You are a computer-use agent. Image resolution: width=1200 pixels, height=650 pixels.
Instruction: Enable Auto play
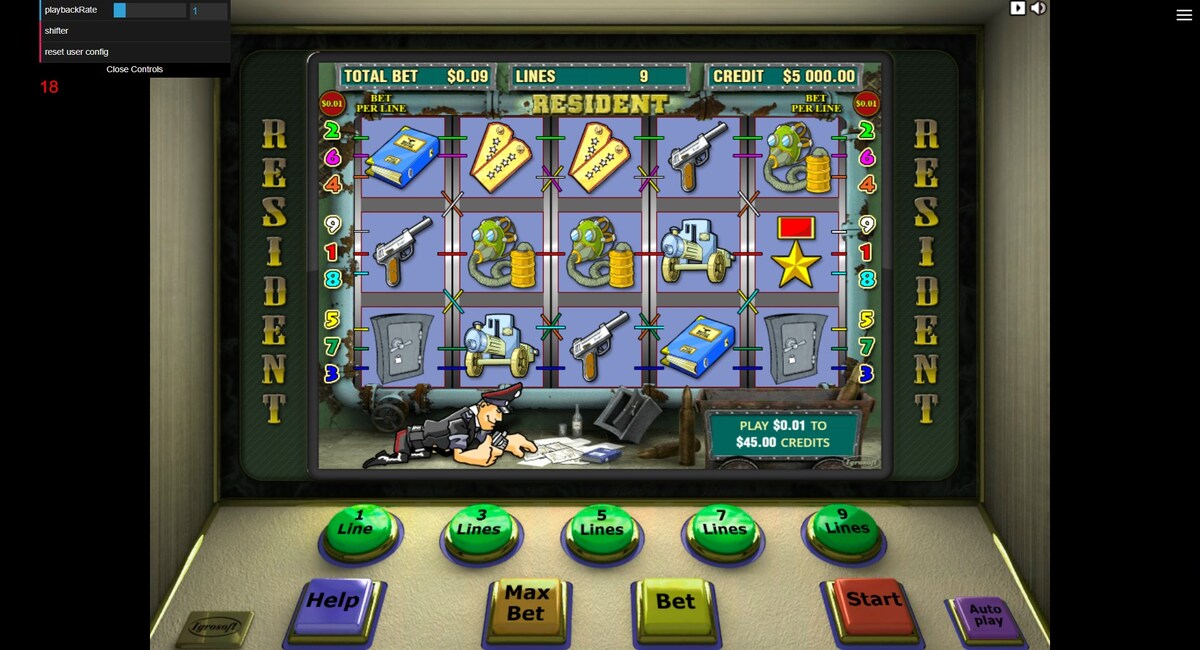pyautogui.click(x=986, y=615)
